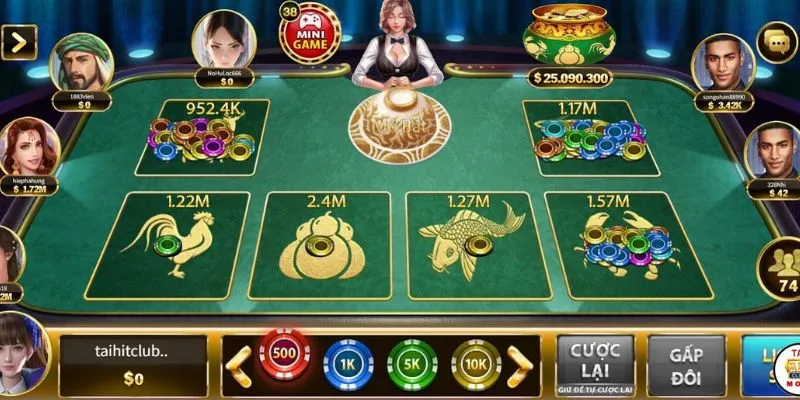Expand the arrow menu in top-left corner
This screenshot has height=400, width=800.
pos(20,42)
